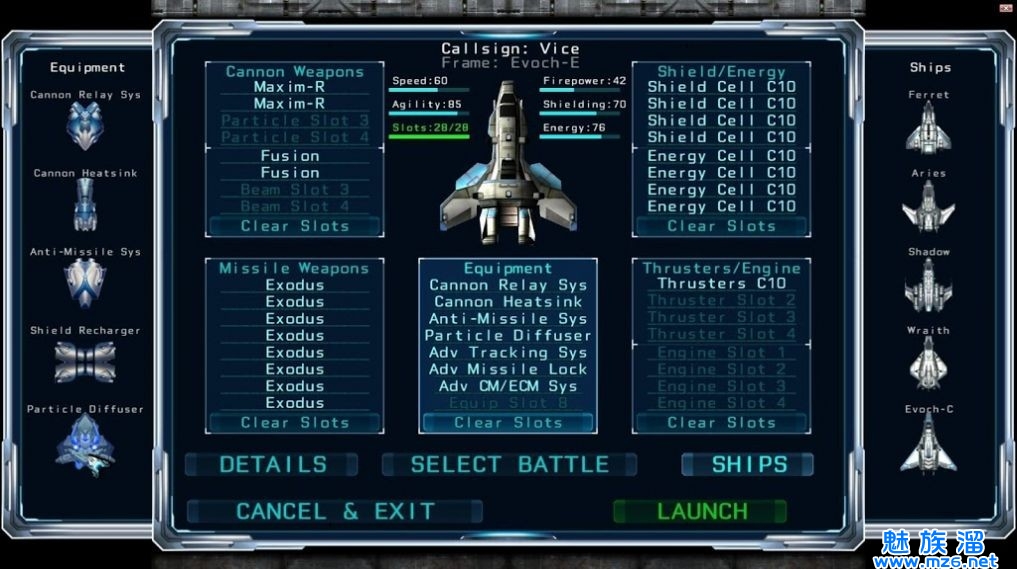Viewport: 1017px width, 569px height.
Task: Select the Ferret ship thumbnail
Action: tap(928, 126)
